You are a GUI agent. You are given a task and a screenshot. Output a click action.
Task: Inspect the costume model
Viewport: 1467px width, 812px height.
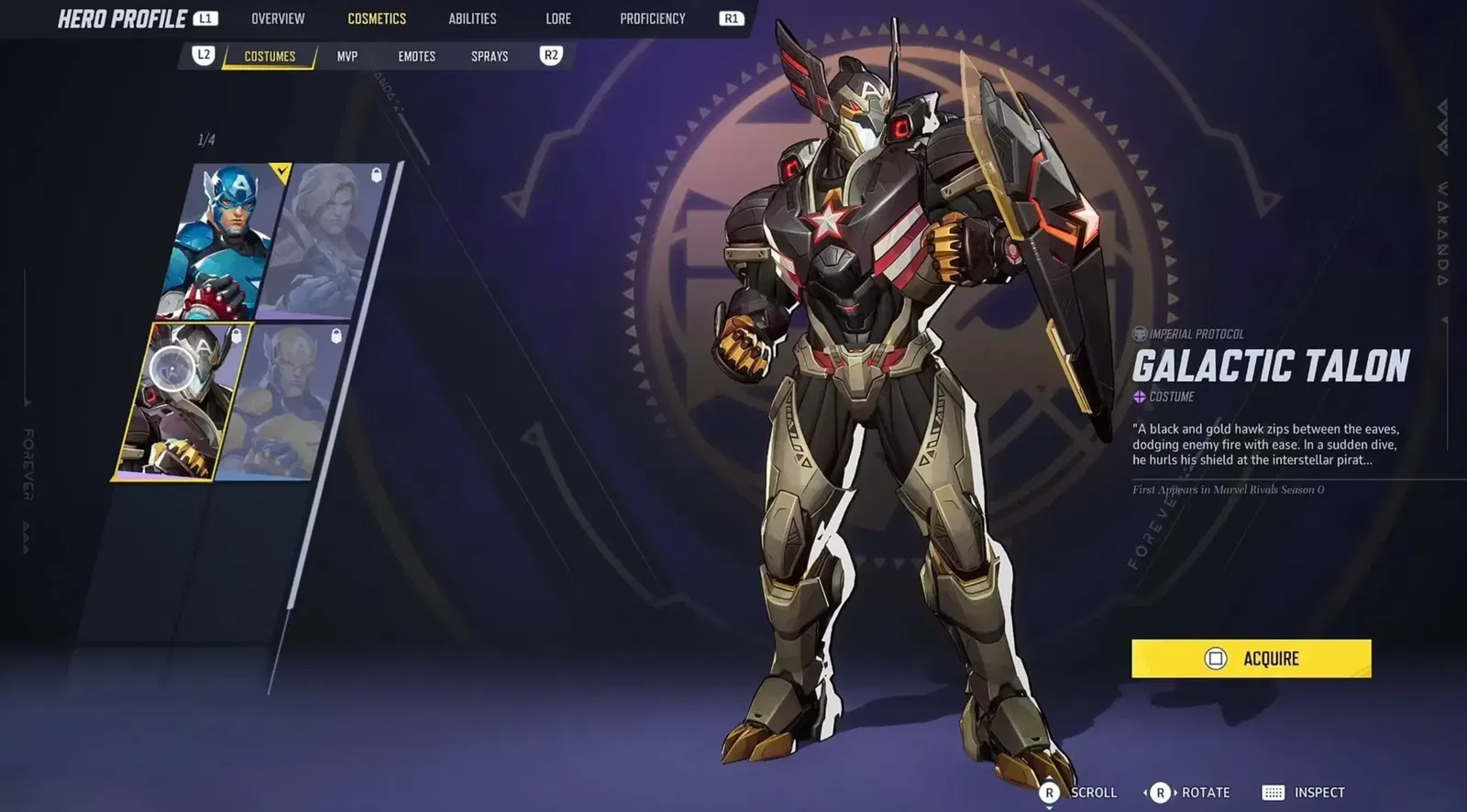1304,793
